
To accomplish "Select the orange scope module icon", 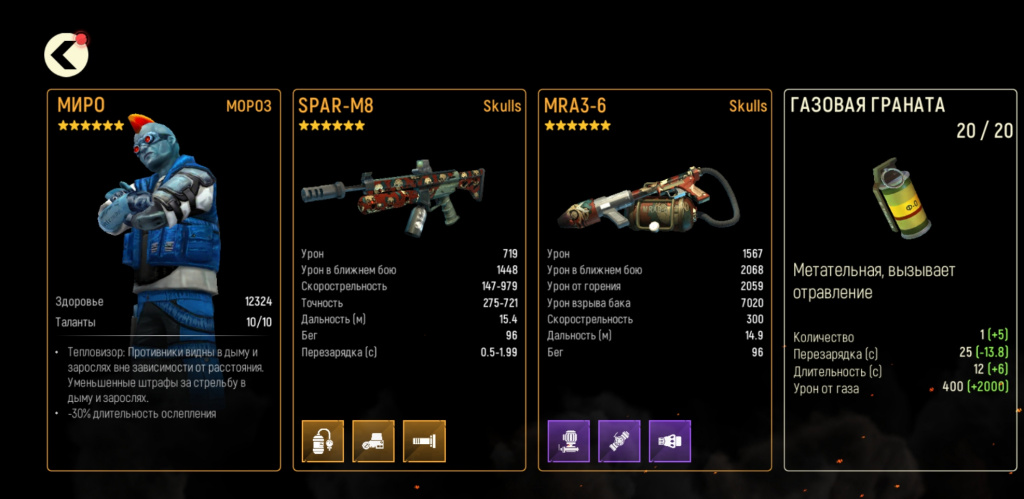I will tap(374, 441).
